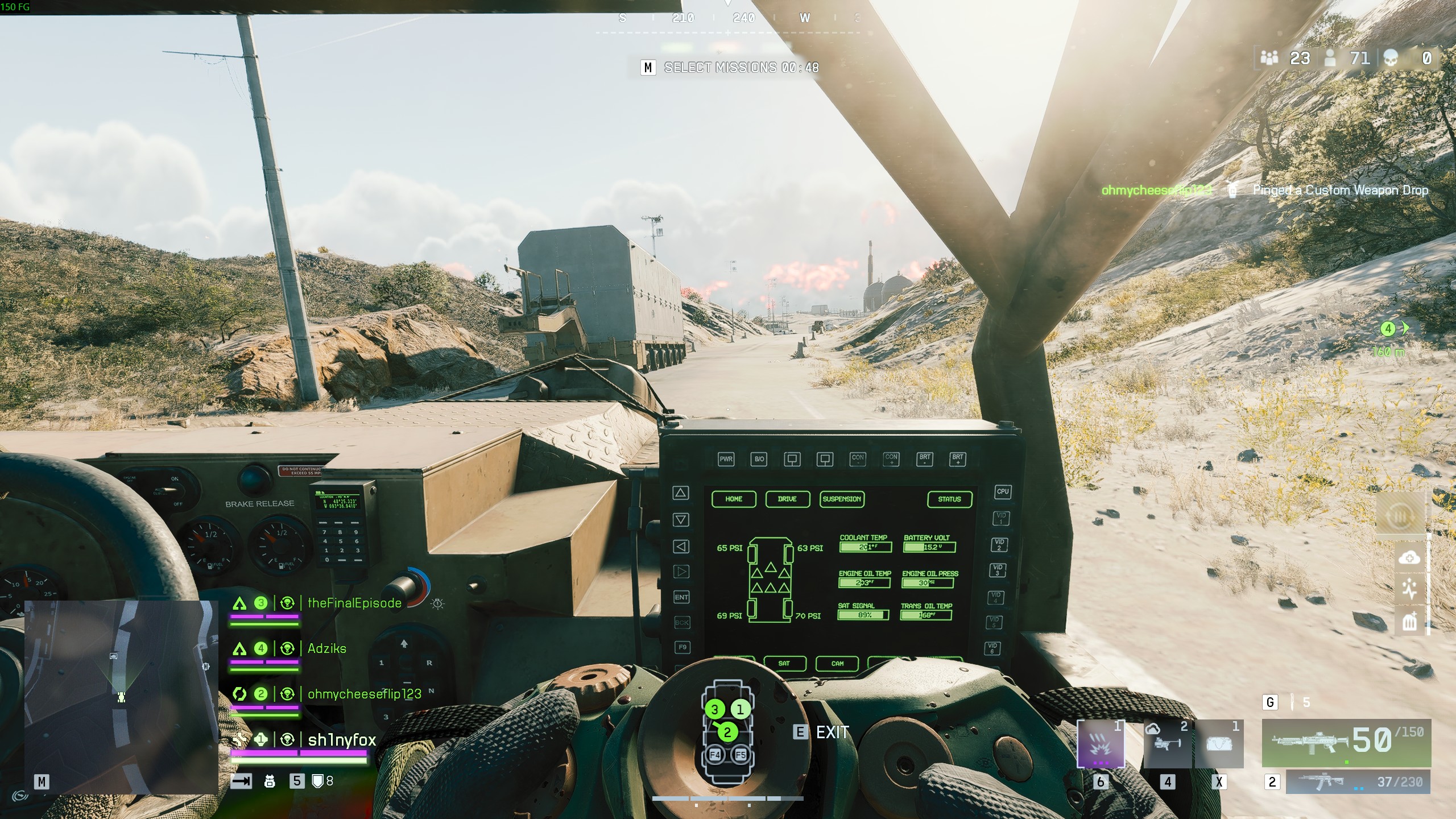The image size is (1456, 819).
Task: Increase contrast with the CON + button
Action: tap(892, 460)
